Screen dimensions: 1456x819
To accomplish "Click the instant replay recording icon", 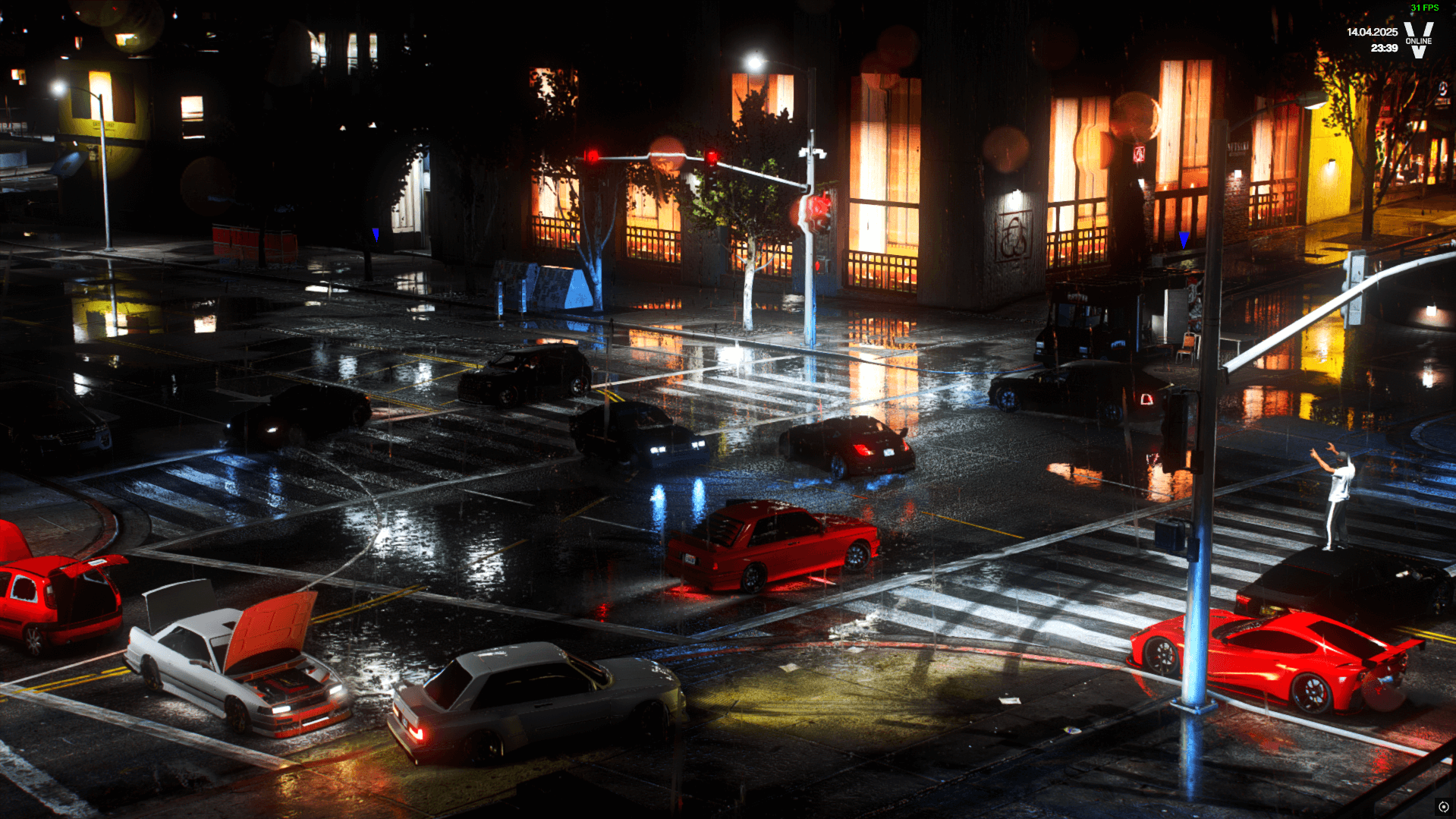I will pos(1443,807).
